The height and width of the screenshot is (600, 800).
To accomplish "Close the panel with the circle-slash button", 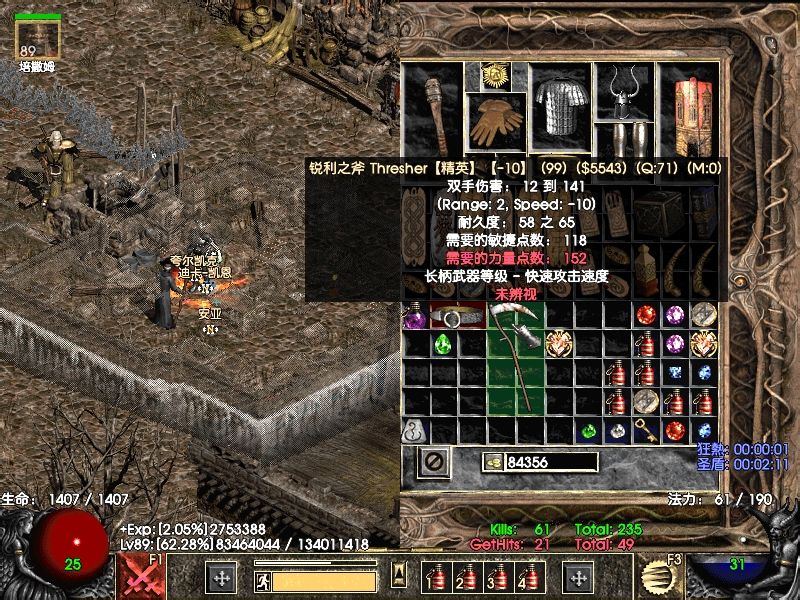I will pyautogui.click(x=433, y=462).
